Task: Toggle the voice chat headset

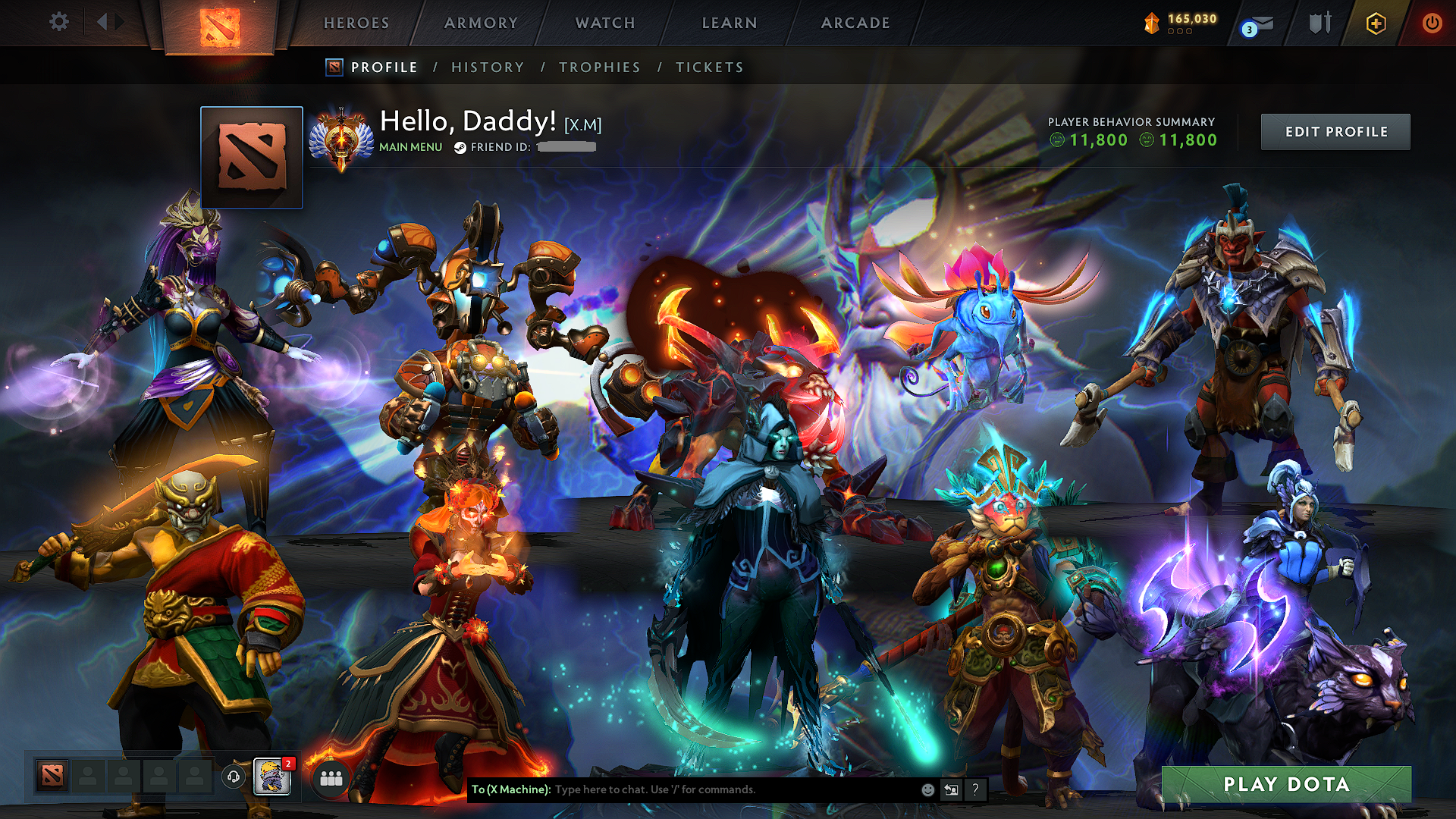Action: 234,776
